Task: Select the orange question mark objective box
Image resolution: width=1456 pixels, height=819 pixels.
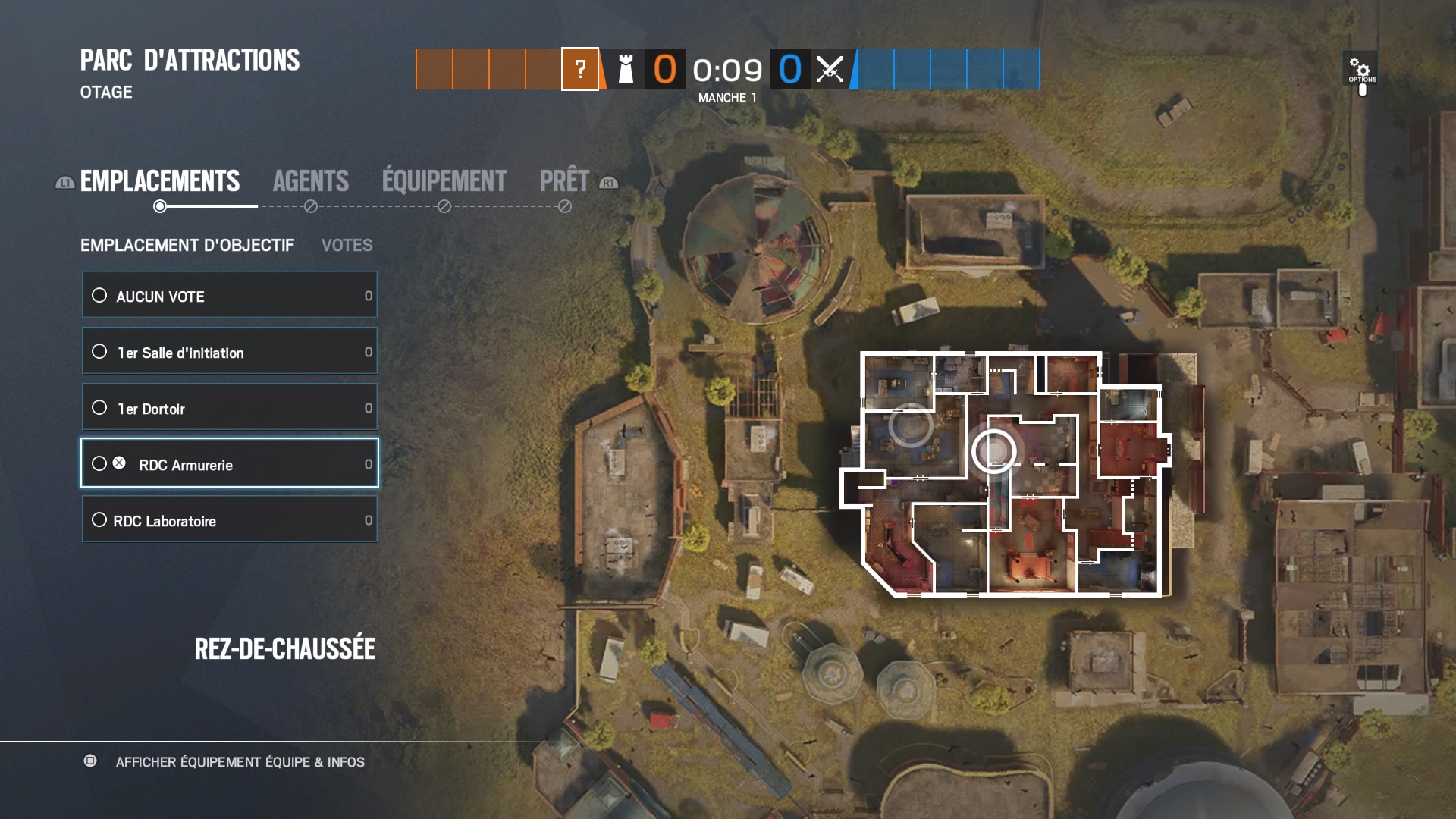Action: pos(580,71)
